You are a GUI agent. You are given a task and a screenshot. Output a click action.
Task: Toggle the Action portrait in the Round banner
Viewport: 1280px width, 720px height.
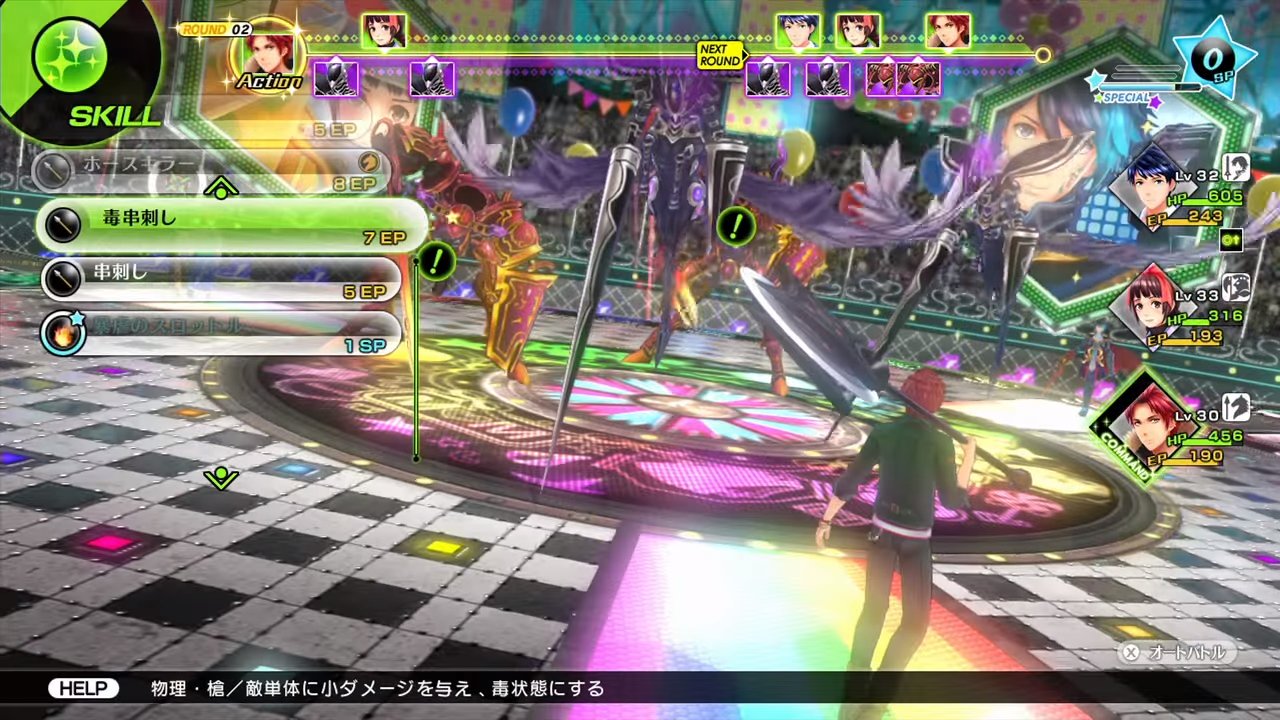coord(265,55)
